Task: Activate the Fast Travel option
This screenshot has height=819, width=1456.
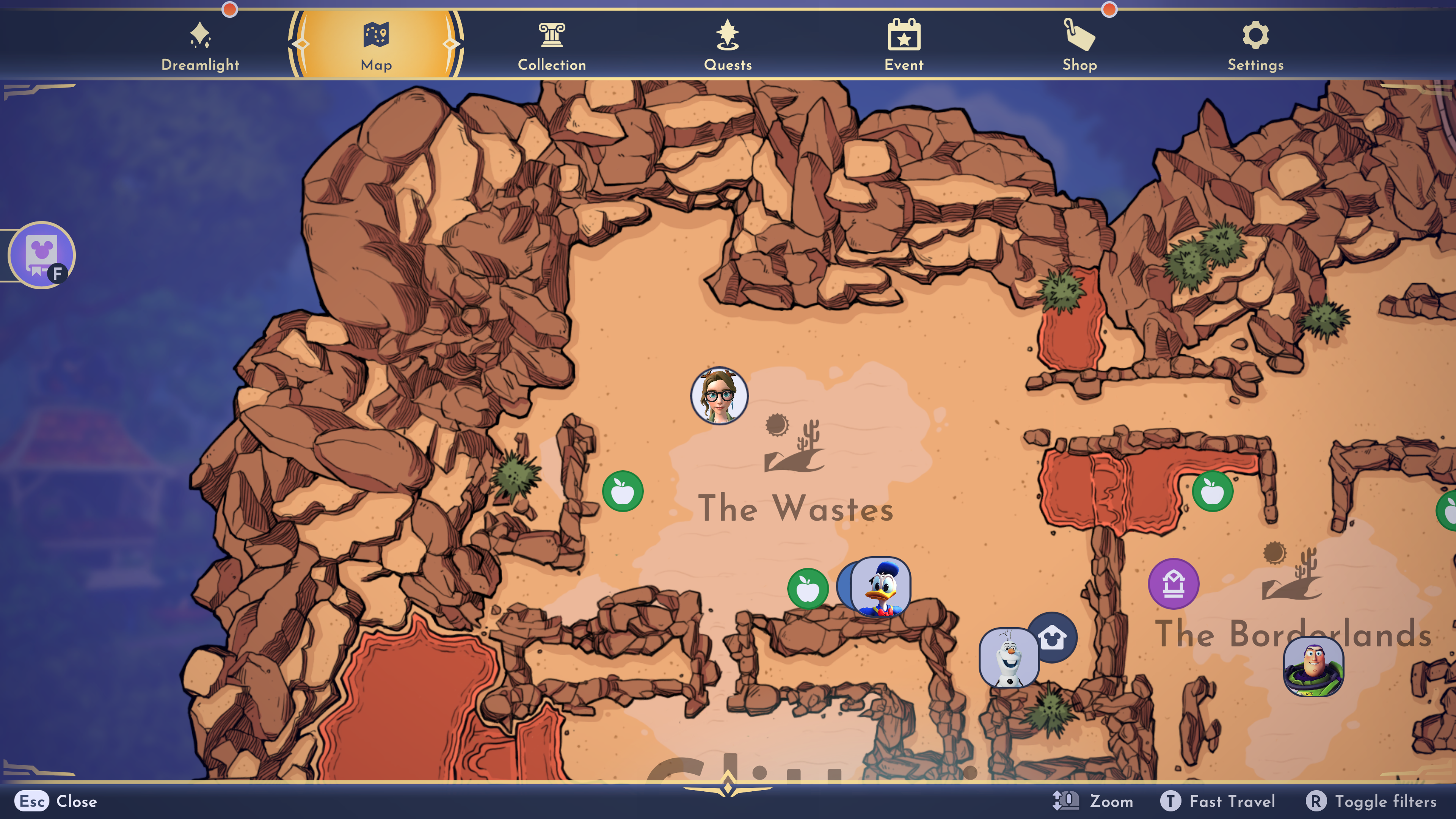Action: click(1218, 801)
